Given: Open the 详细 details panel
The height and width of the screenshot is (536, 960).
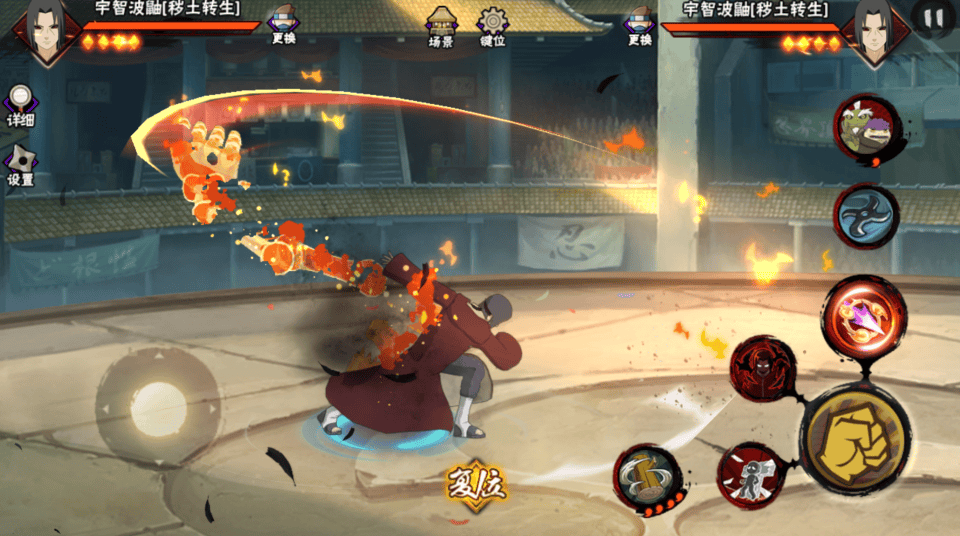Looking at the screenshot, I should 20,104.
